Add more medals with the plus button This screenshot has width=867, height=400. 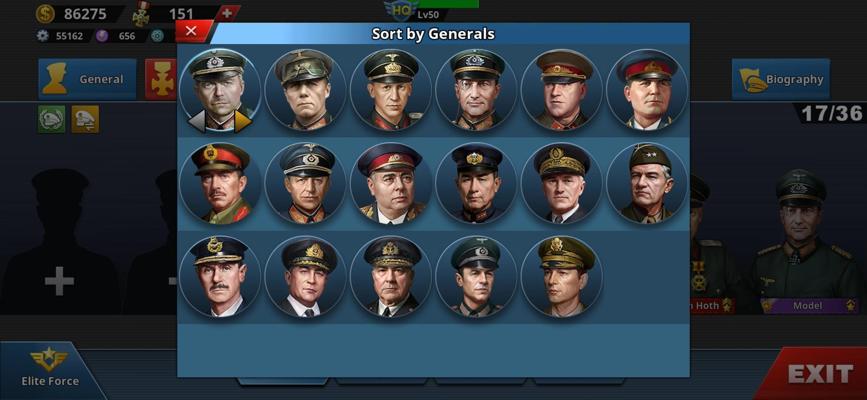point(229,13)
